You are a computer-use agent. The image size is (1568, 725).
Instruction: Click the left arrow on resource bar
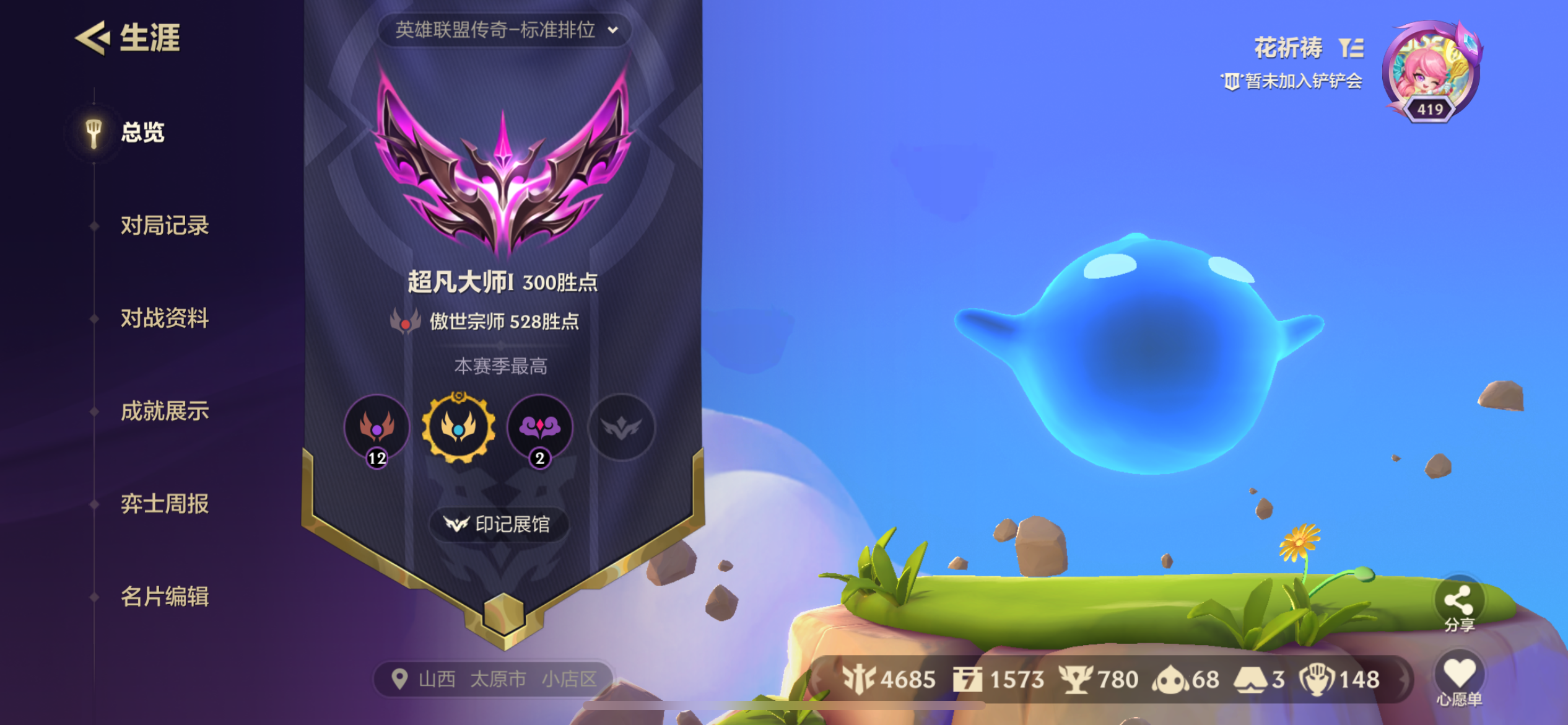pyautogui.click(x=817, y=680)
